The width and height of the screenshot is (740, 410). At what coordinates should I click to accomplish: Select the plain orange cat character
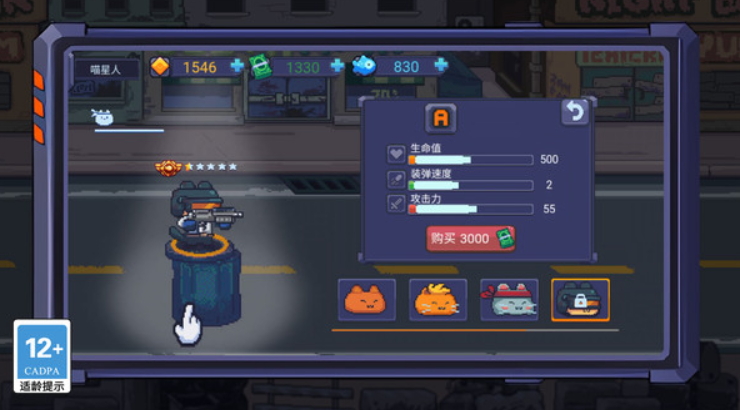(x=367, y=299)
